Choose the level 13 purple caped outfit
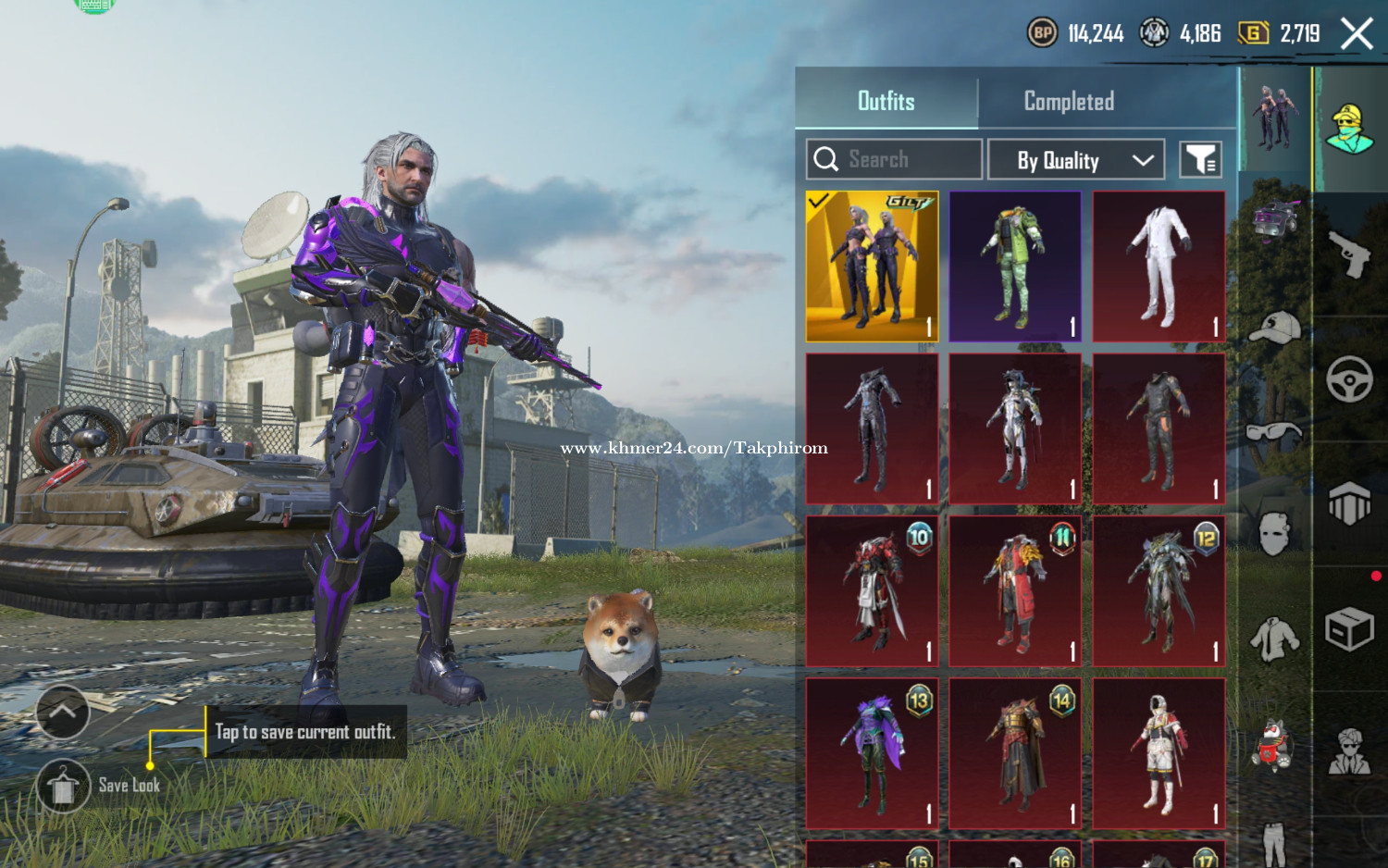This screenshot has height=868, width=1388. [x=872, y=753]
